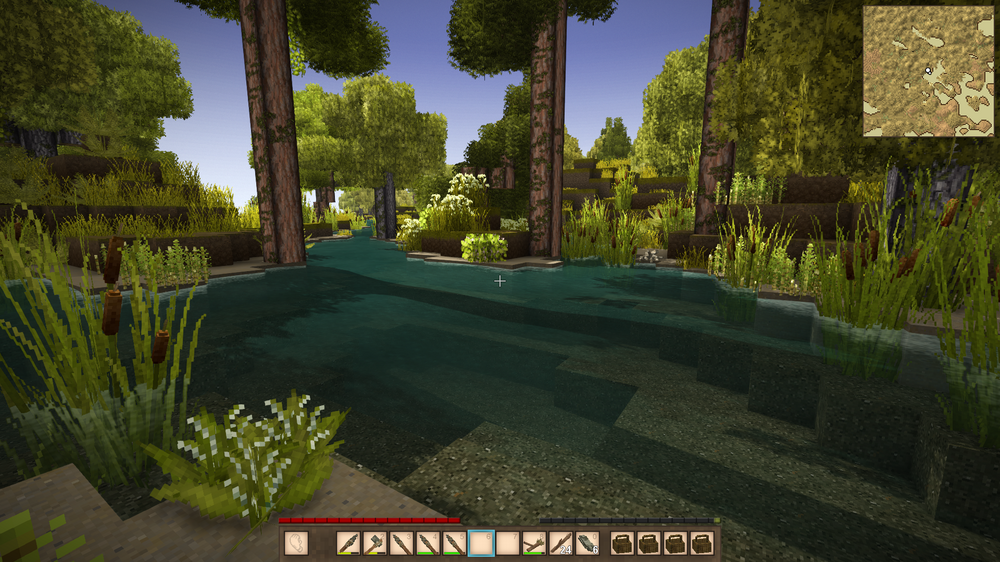Choose the stone hammer in slot 2

click(x=375, y=543)
